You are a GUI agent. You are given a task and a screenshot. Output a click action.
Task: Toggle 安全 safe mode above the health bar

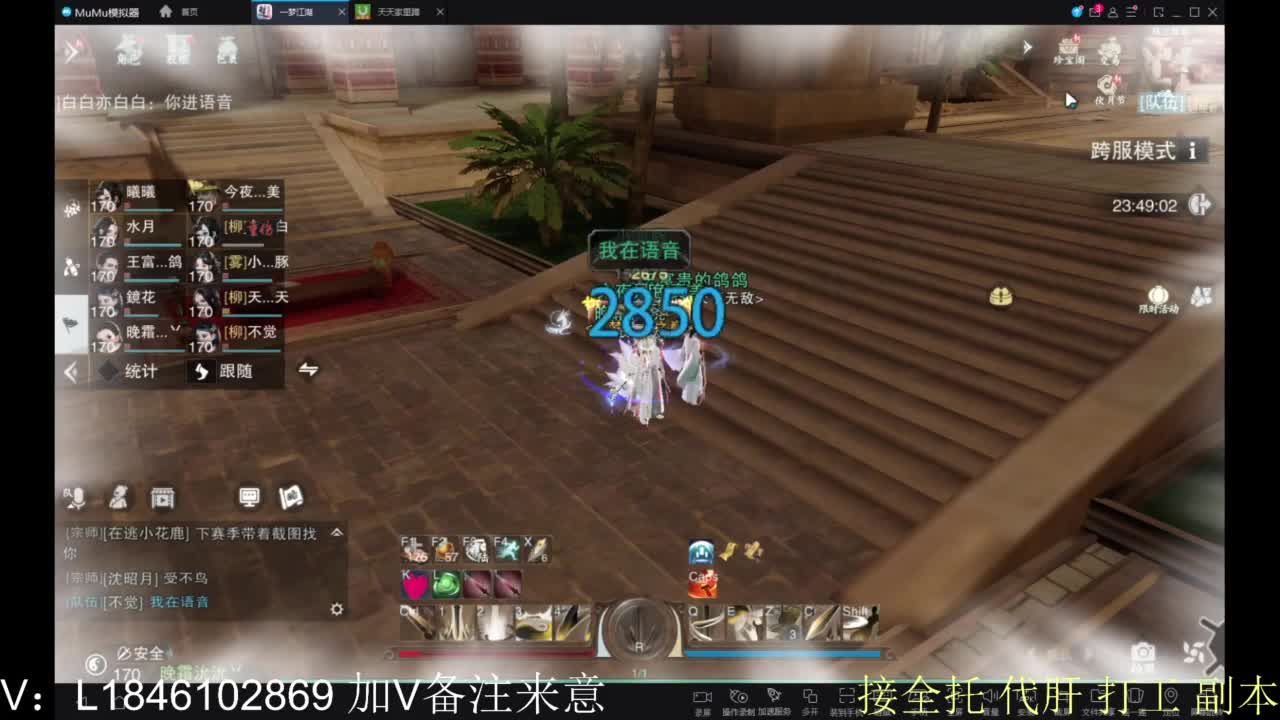click(143, 651)
